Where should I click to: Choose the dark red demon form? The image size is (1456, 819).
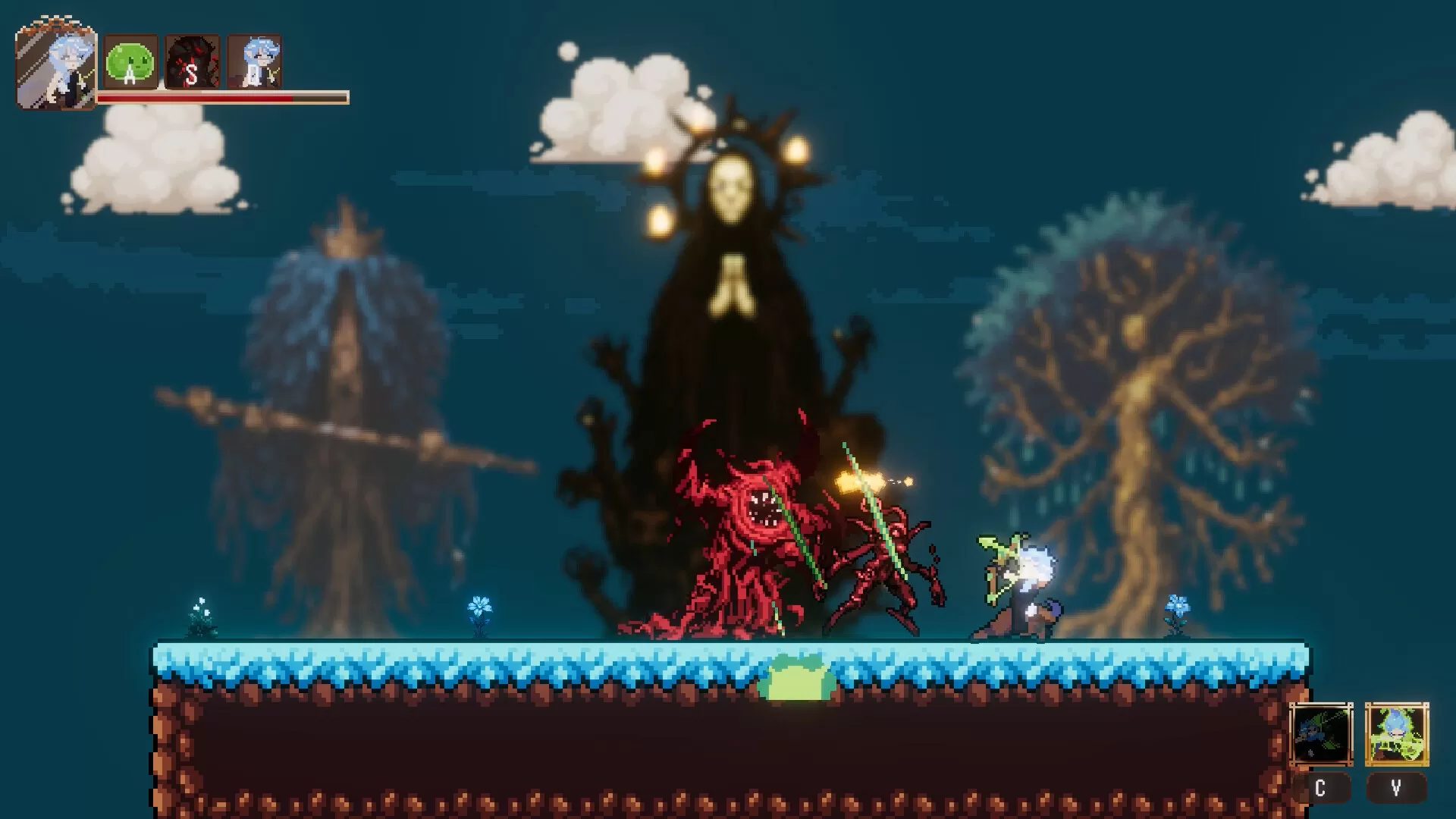click(x=193, y=62)
